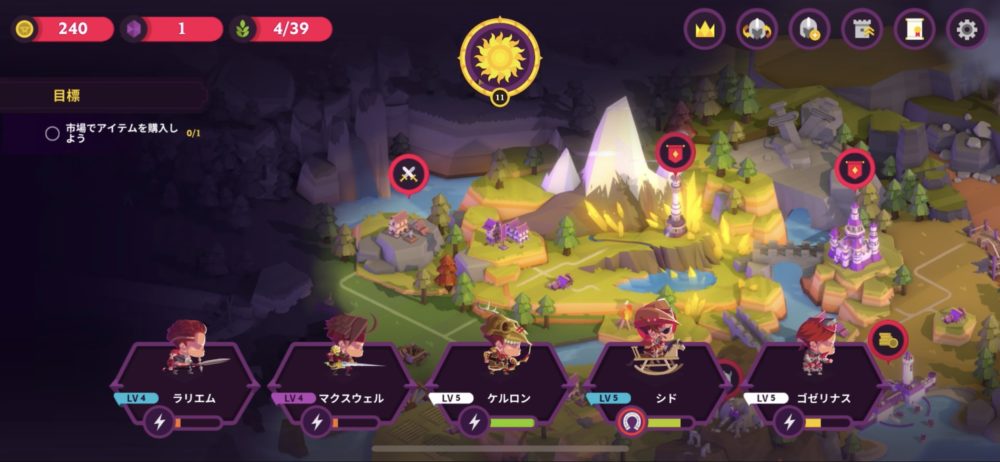
Task: Open the castle tower upgrade menu
Action: point(861,29)
